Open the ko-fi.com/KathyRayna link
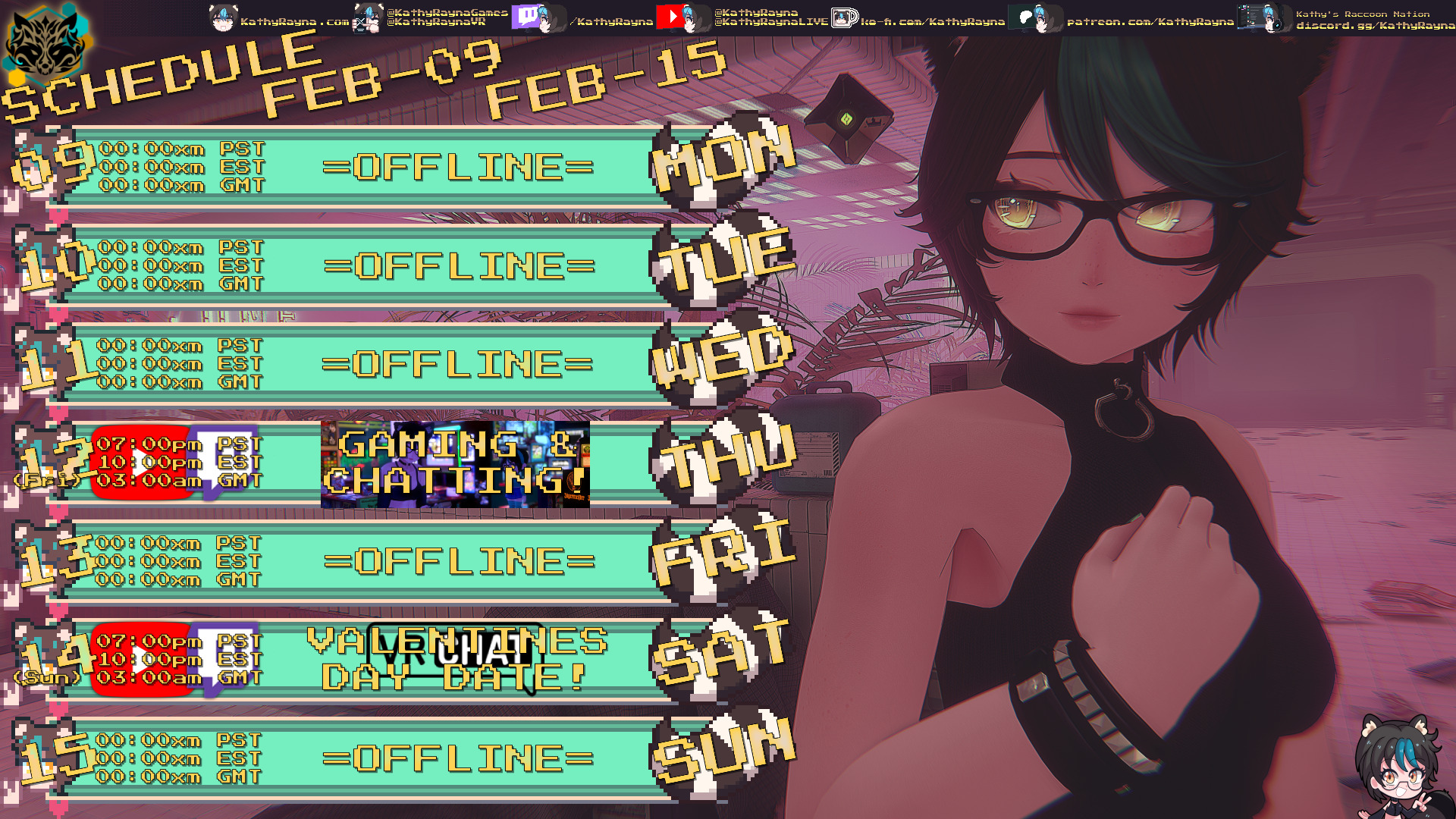This screenshot has height=819, width=1456. pyautogui.click(x=931, y=21)
